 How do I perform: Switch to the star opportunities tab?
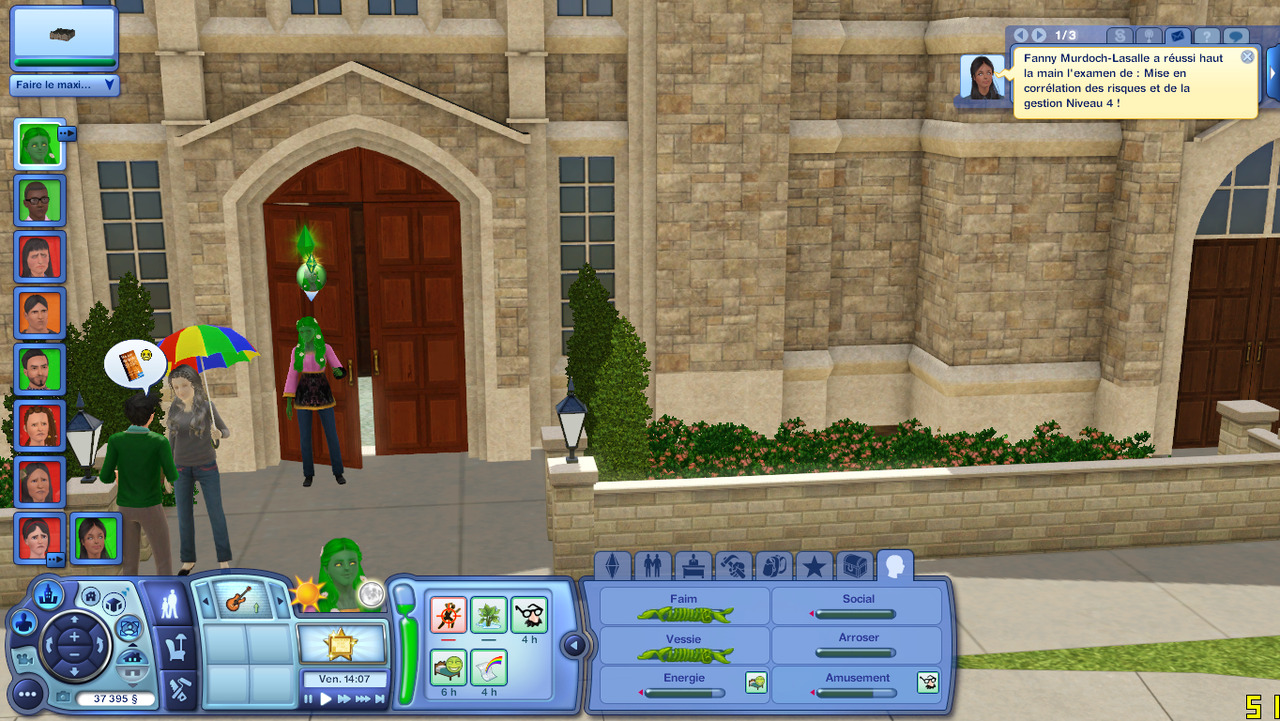(814, 567)
